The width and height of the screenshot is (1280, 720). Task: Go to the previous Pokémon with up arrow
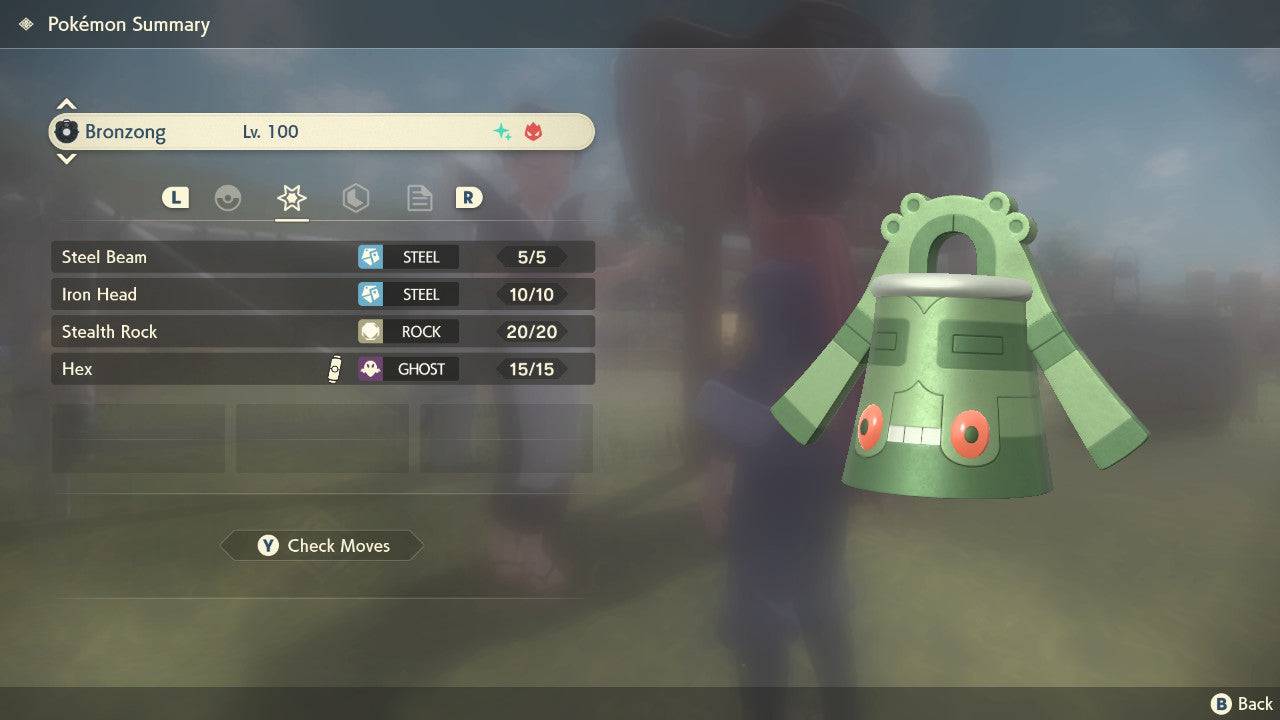(66, 104)
